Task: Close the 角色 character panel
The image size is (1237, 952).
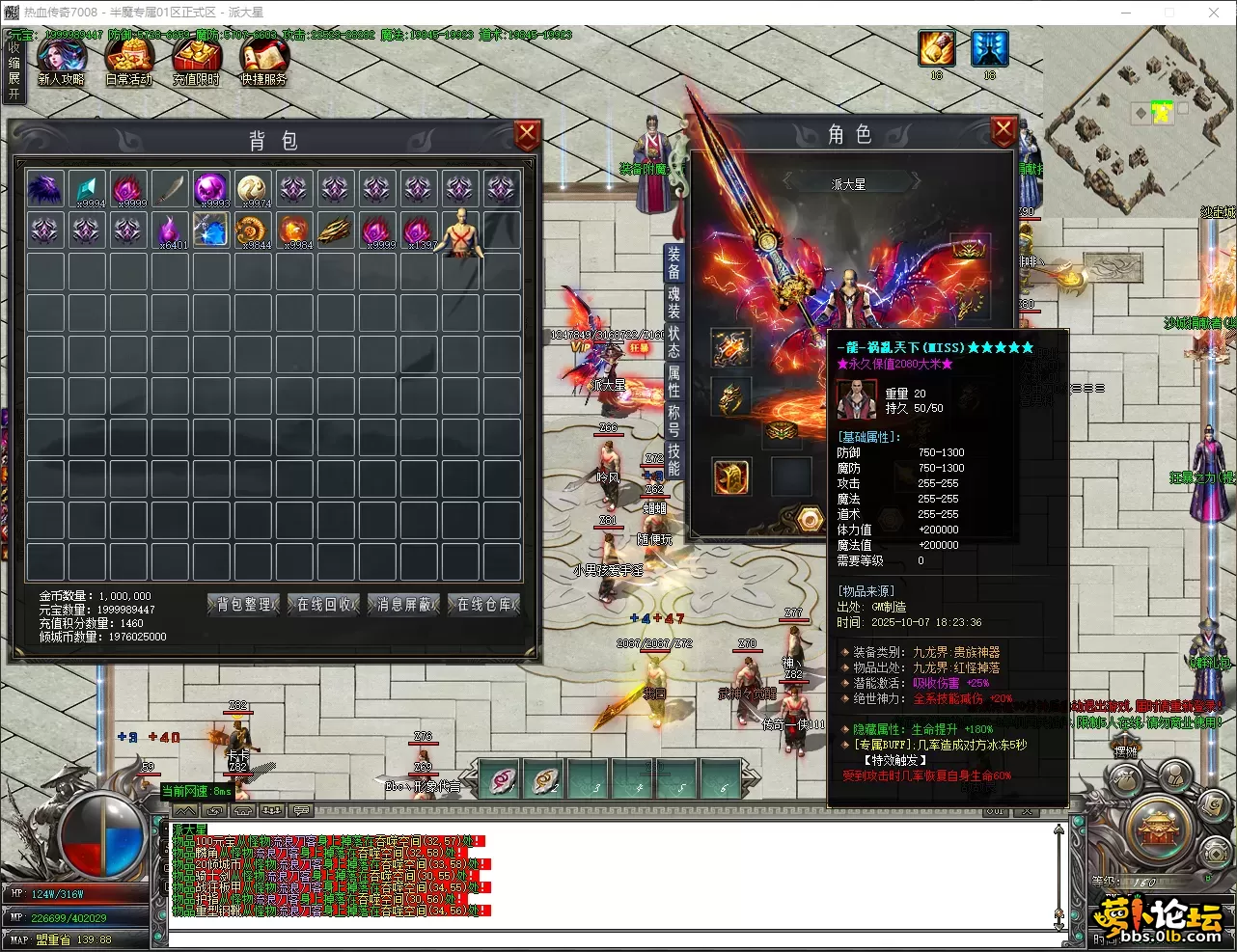Action: click(x=1003, y=130)
